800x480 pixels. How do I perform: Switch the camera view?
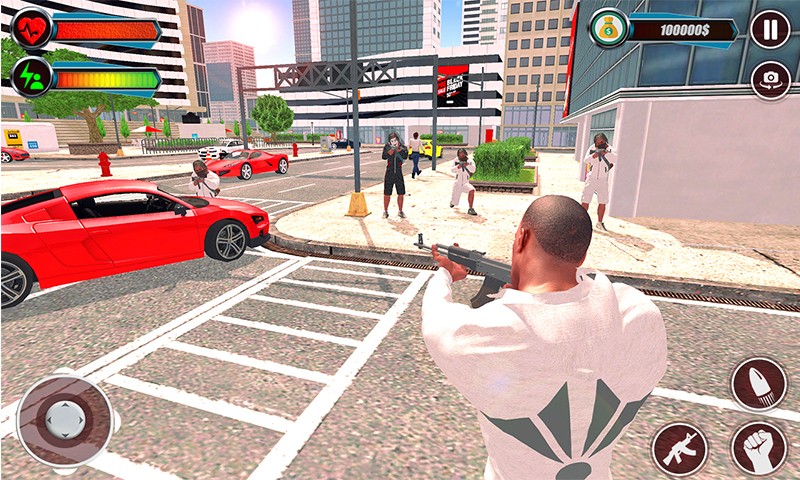[x=770, y=80]
